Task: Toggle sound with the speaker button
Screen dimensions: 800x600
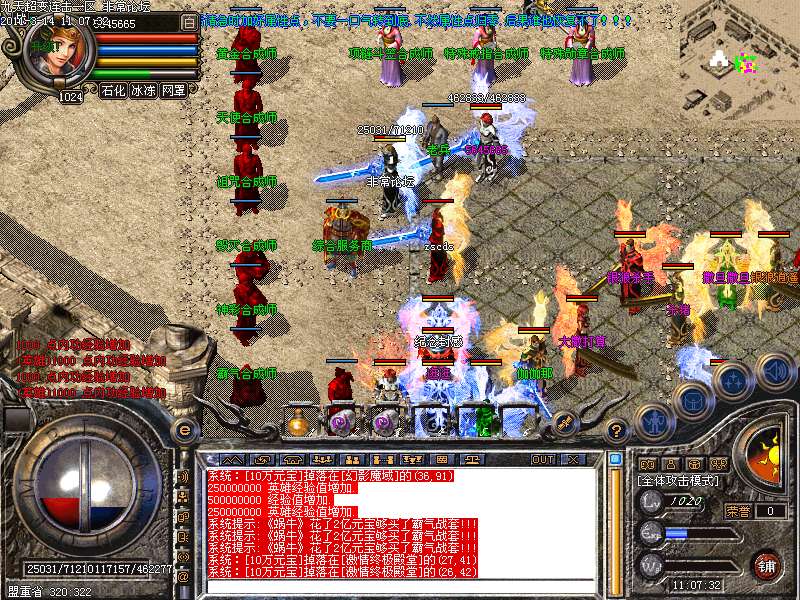Action: 775,371
